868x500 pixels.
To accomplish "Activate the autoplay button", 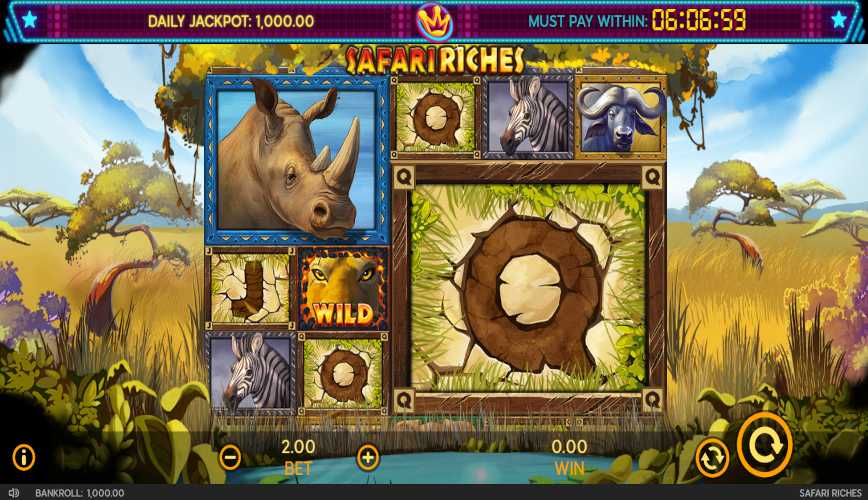I will (712, 458).
